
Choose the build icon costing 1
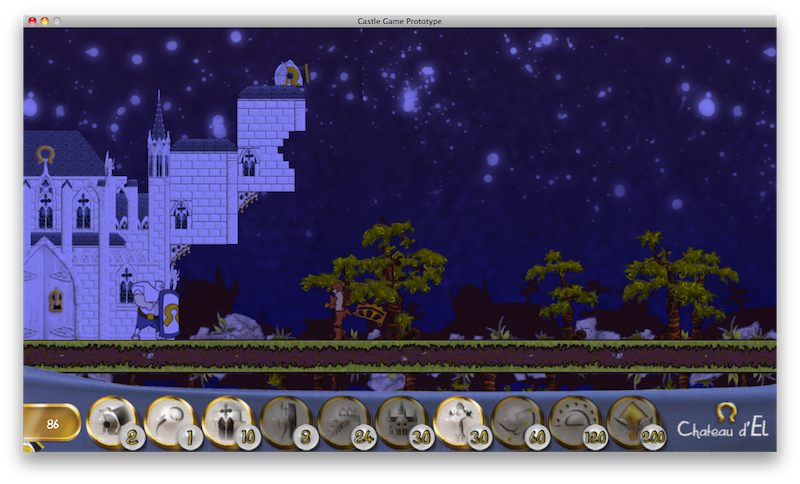click(x=168, y=421)
